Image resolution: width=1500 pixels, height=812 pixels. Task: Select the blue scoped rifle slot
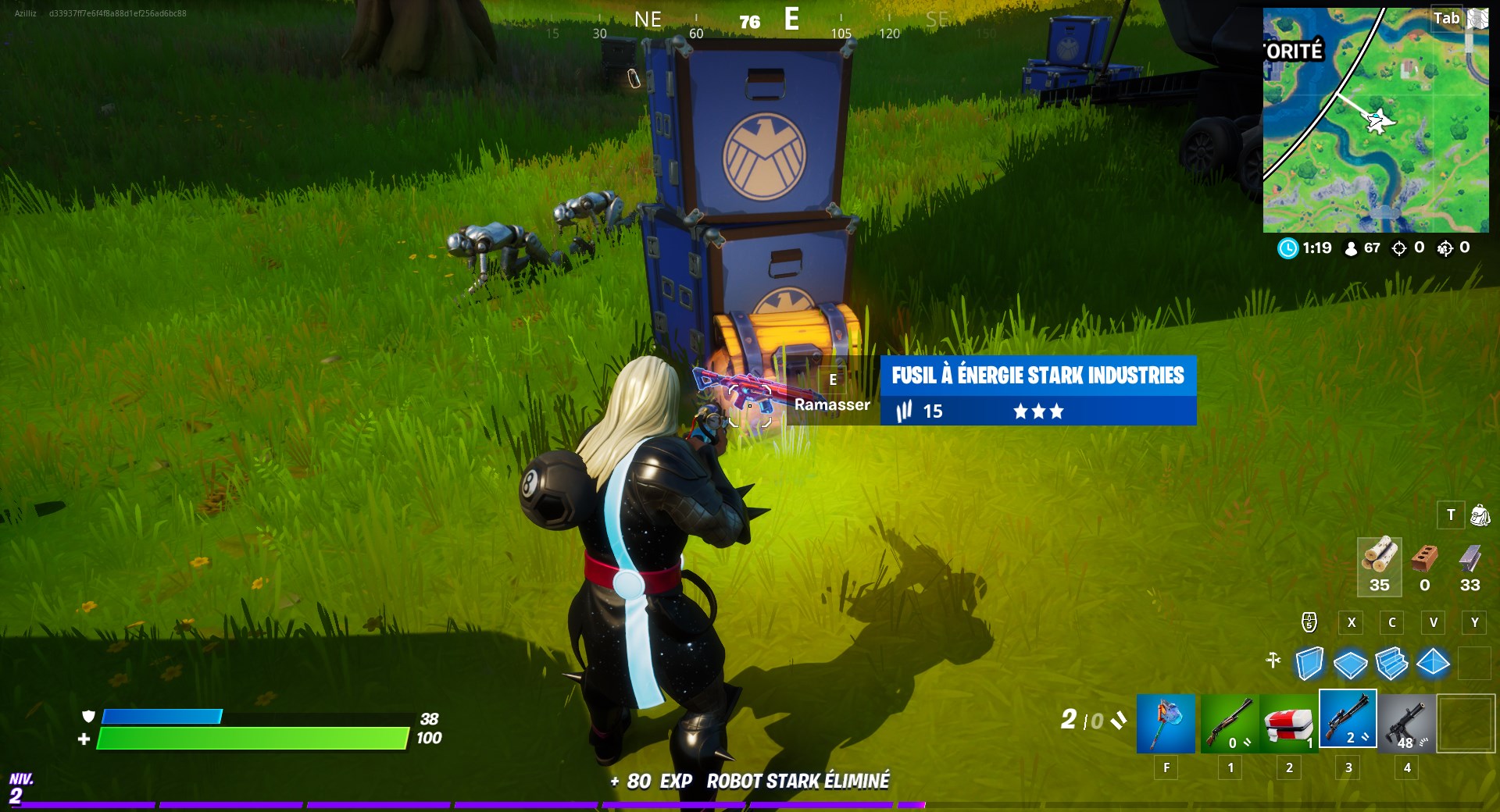pos(1348,720)
